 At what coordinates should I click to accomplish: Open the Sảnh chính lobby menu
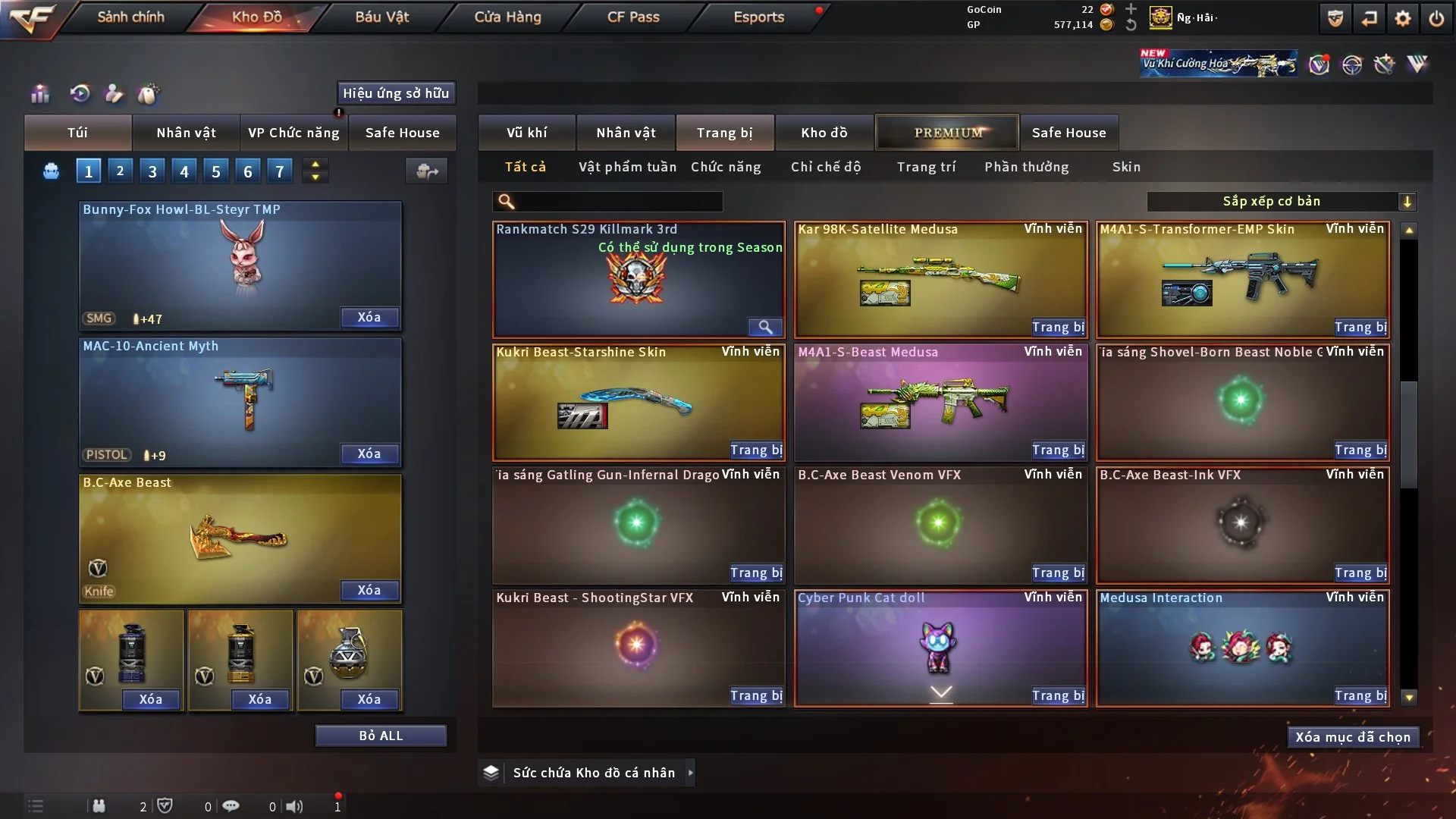pyautogui.click(x=130, y=17)
